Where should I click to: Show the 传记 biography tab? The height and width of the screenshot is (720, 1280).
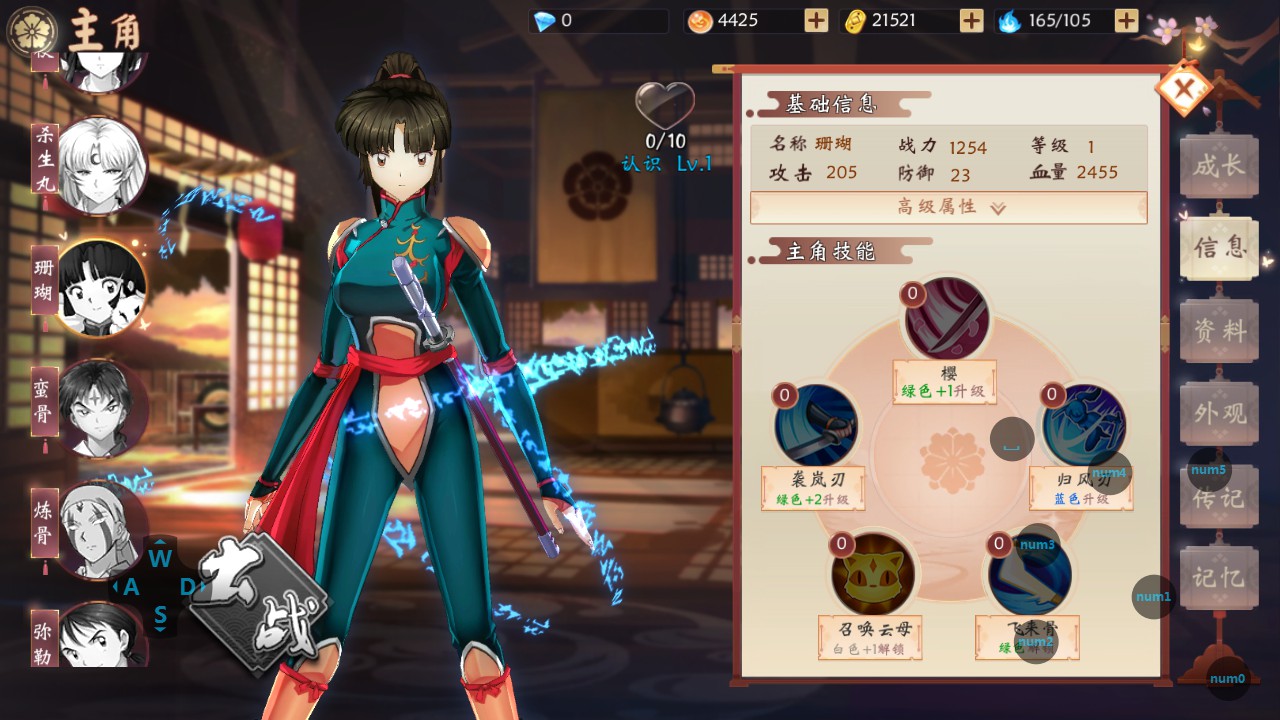tap(1218, 496)
